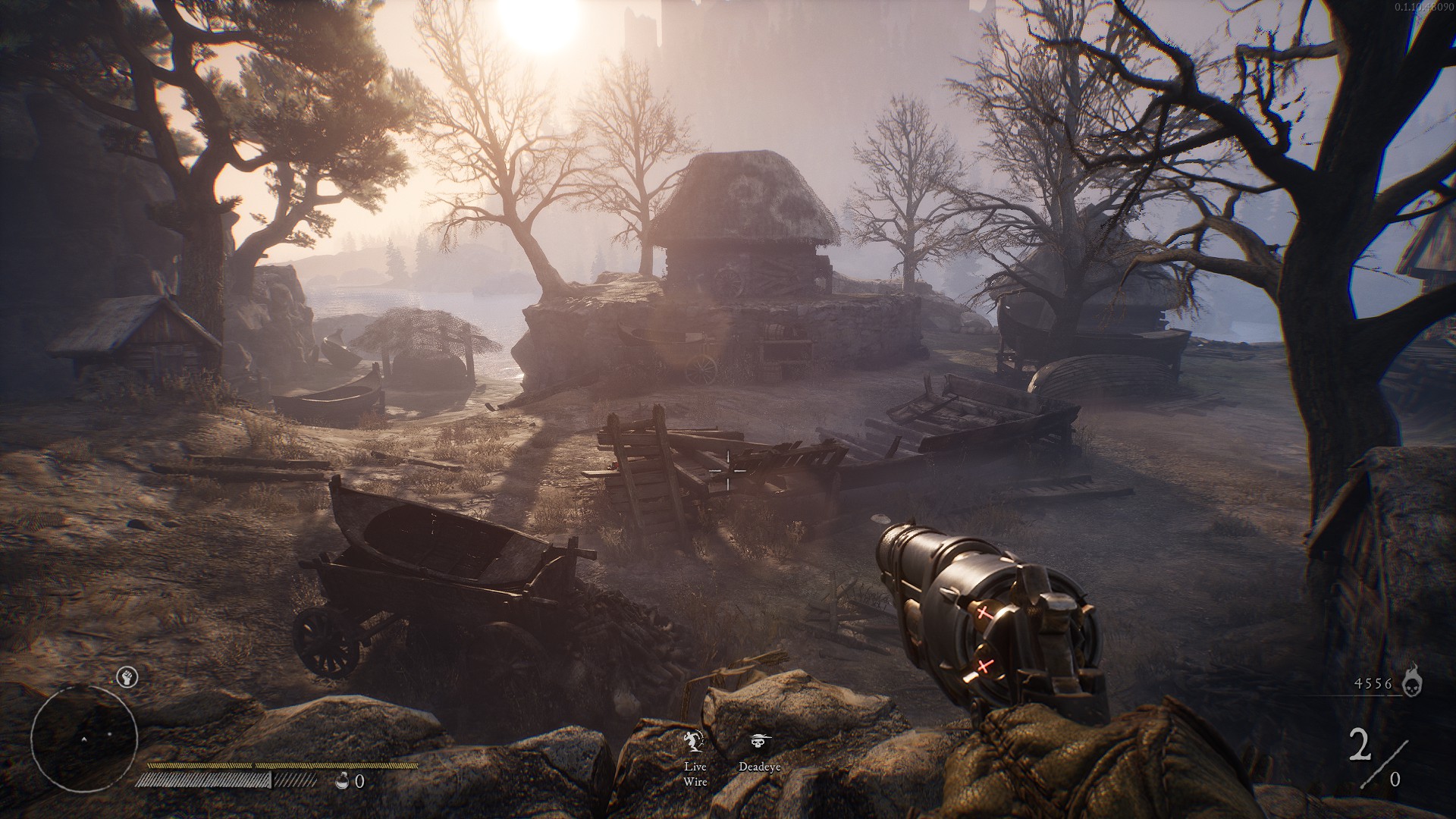Viewport: 1456px width, 819px height.
Task: Select the potion flask icon
Action: tap(344, 780)
